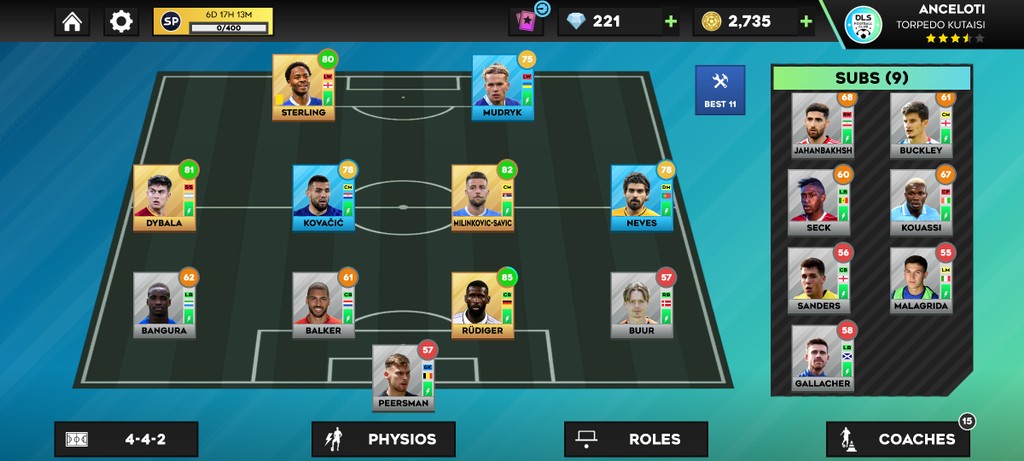Select goalkeeper Peersman's card

click(x=403, y=375)
